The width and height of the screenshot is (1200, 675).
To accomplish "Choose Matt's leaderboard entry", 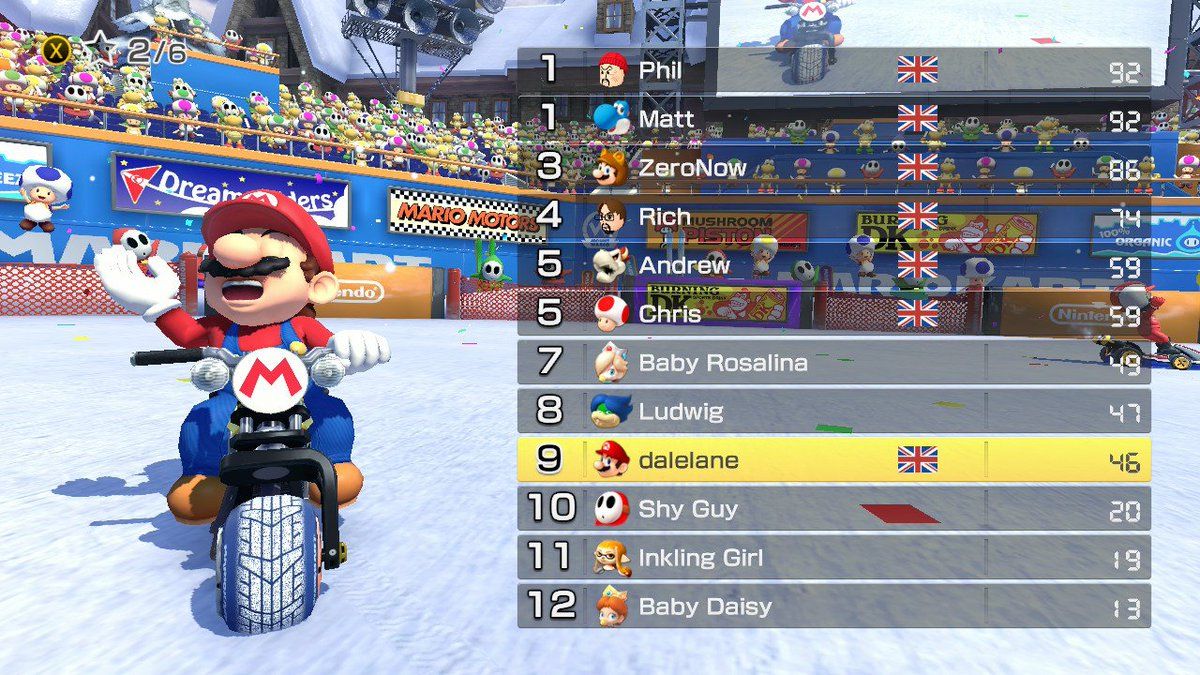I will tap(833, 119).
